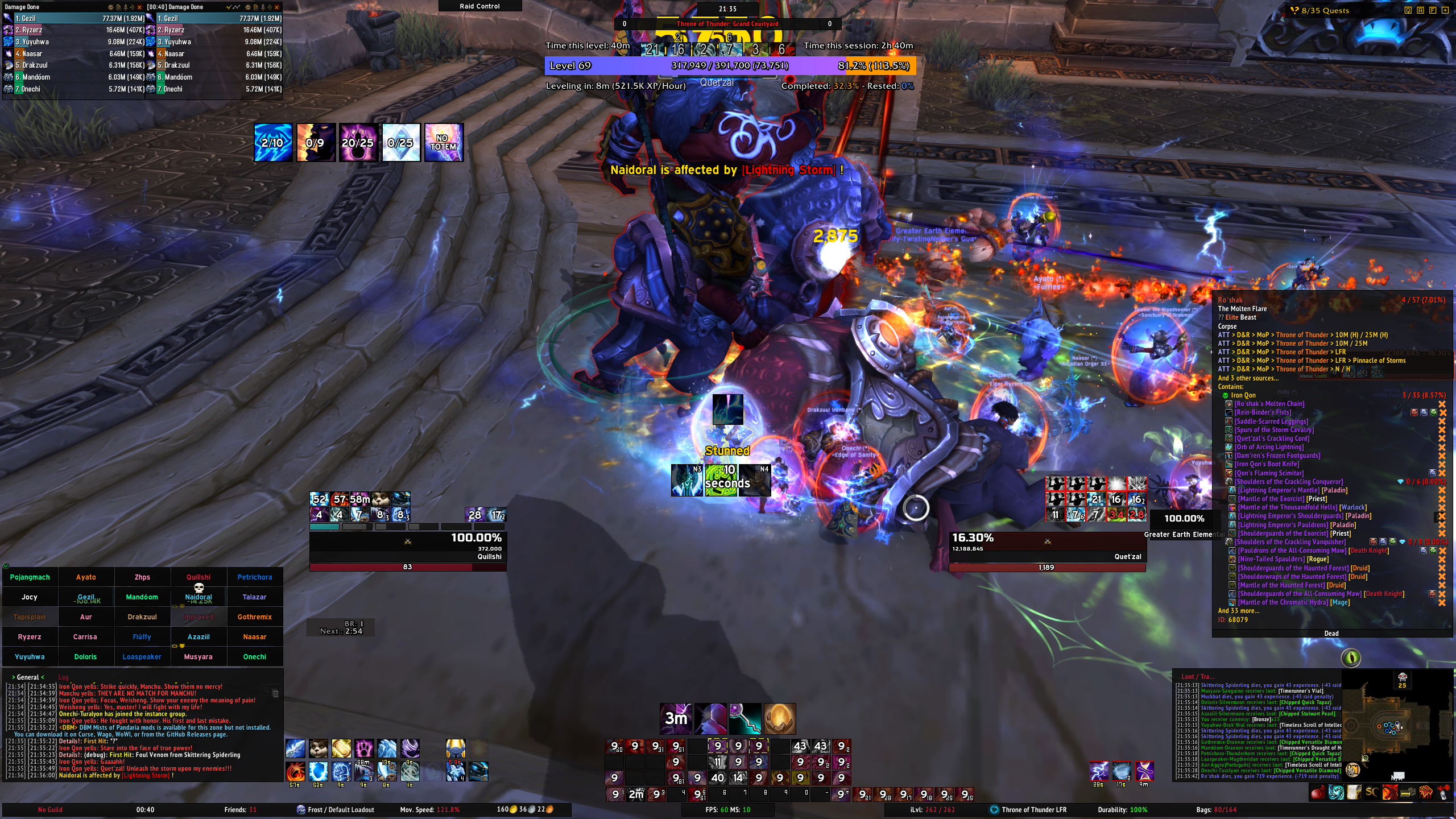Use the purple gem key item
The width and height of the screenshot is (1456, 819).
(745, 719)
